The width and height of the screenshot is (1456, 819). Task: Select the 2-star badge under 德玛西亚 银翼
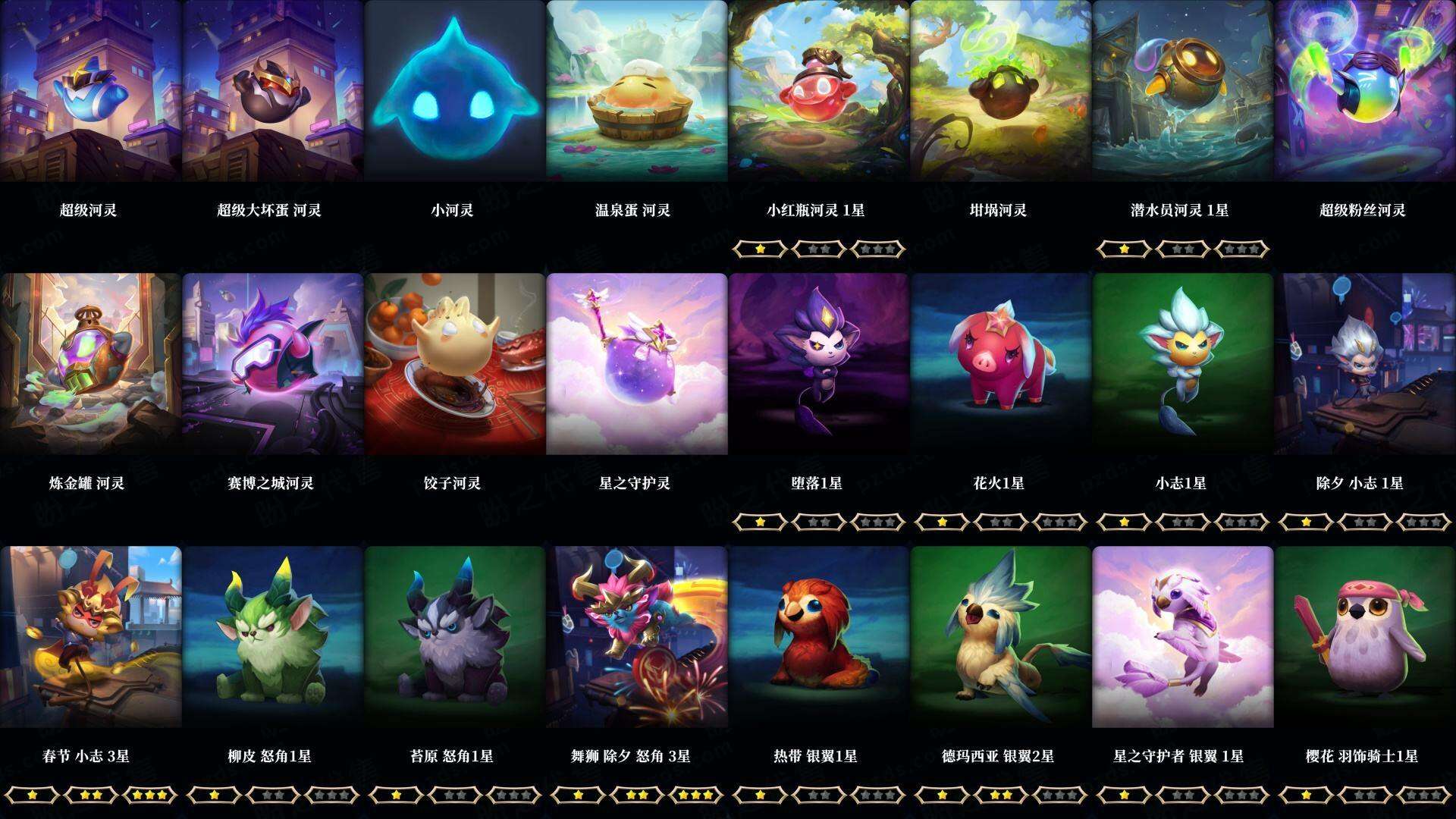[x=1002, y=796]
